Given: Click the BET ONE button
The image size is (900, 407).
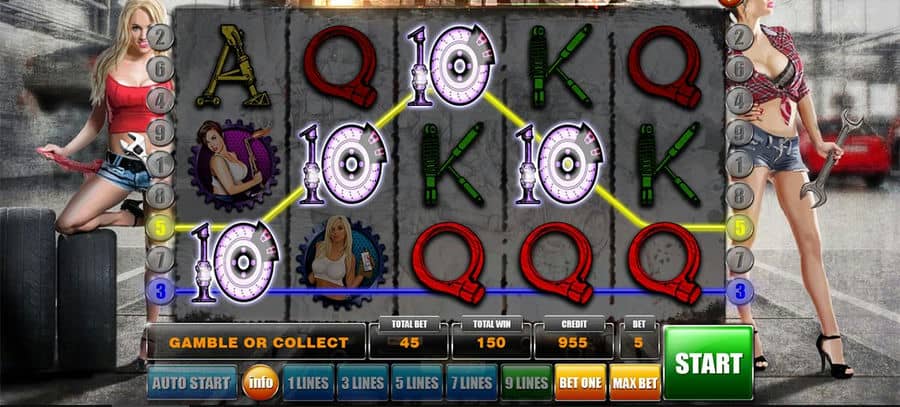Looking at the screenshot, I should click(x=579, y=383).
